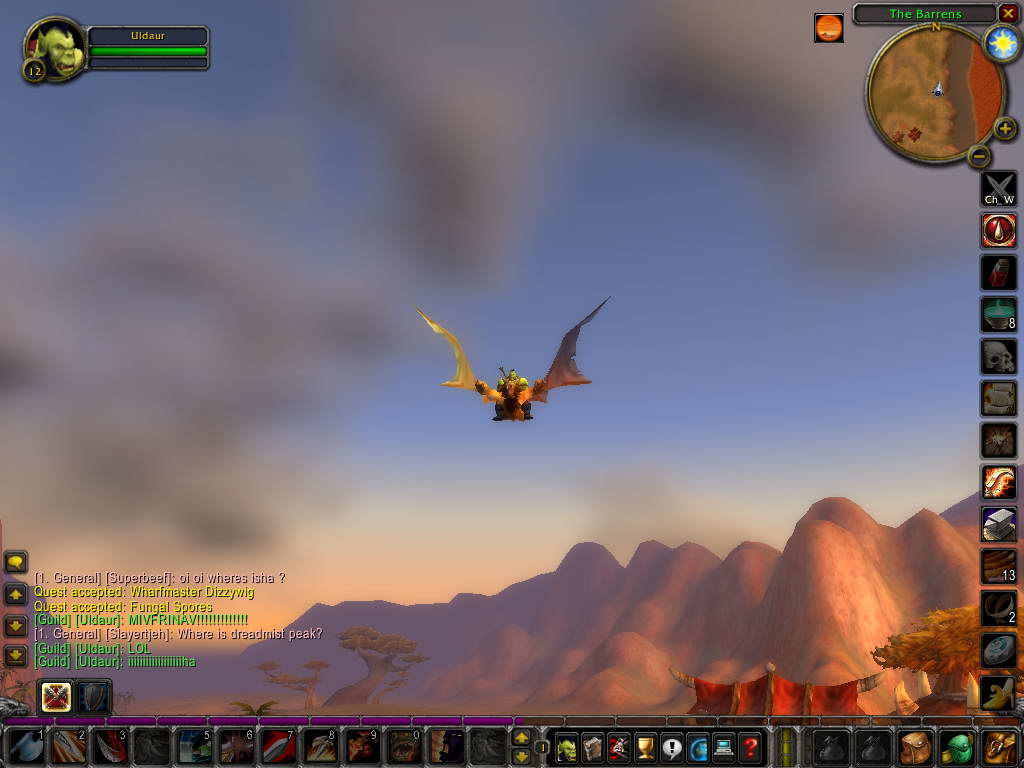Open the green bag slot
This screenshot has height=768, width=1024.
957,746
